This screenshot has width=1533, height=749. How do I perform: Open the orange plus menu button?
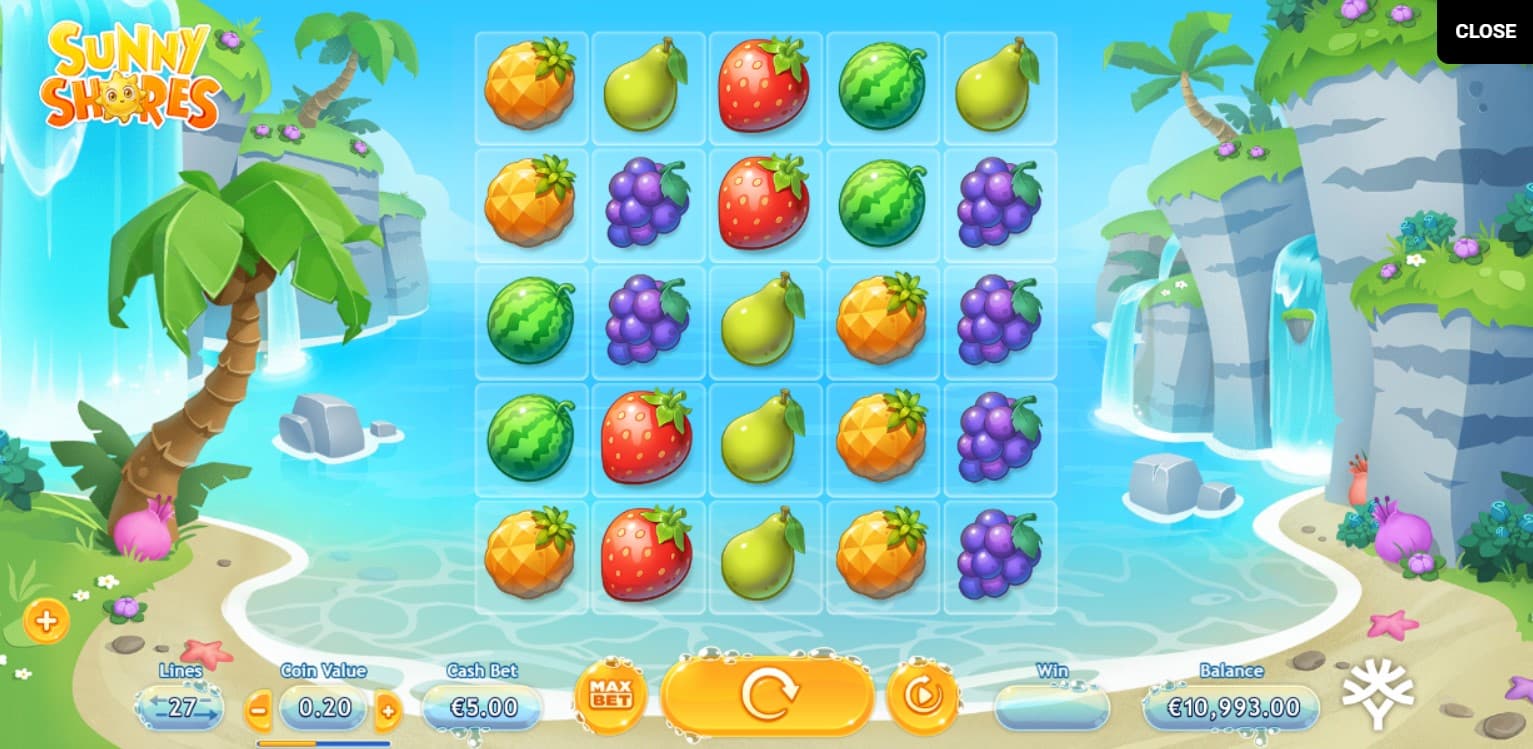click(46, 621)
